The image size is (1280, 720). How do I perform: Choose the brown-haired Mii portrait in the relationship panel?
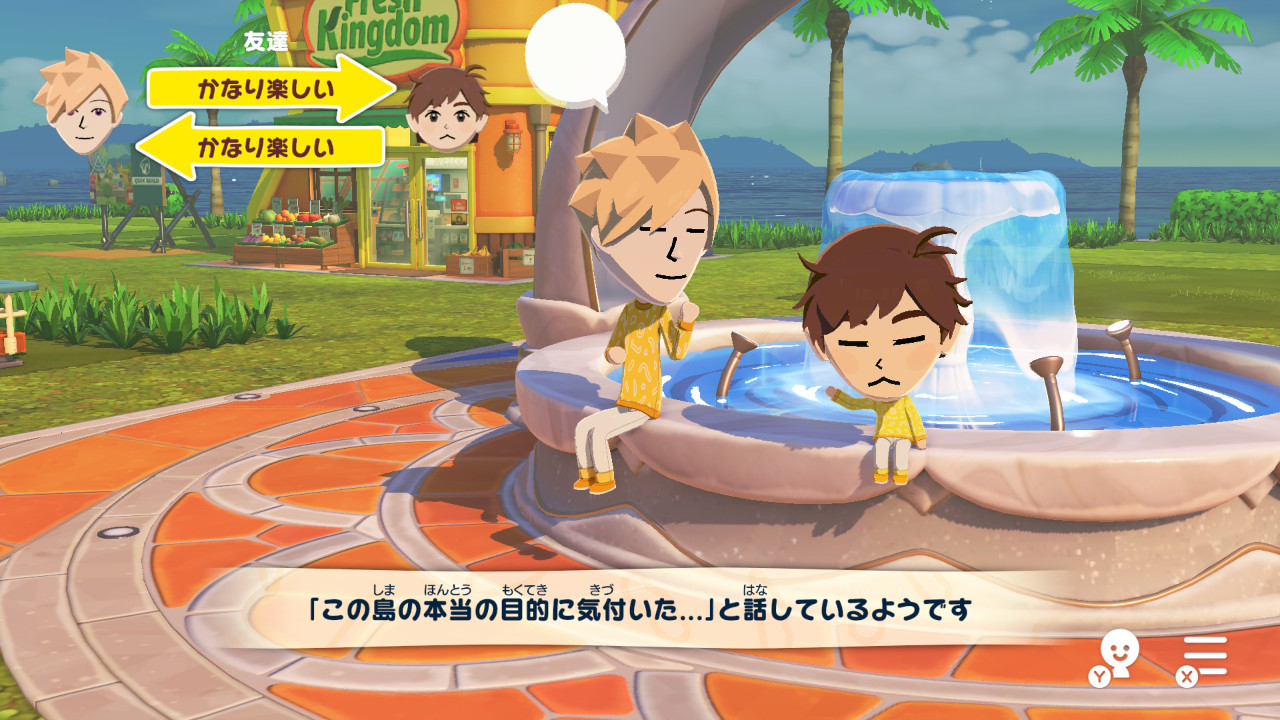tap(447, 109)
